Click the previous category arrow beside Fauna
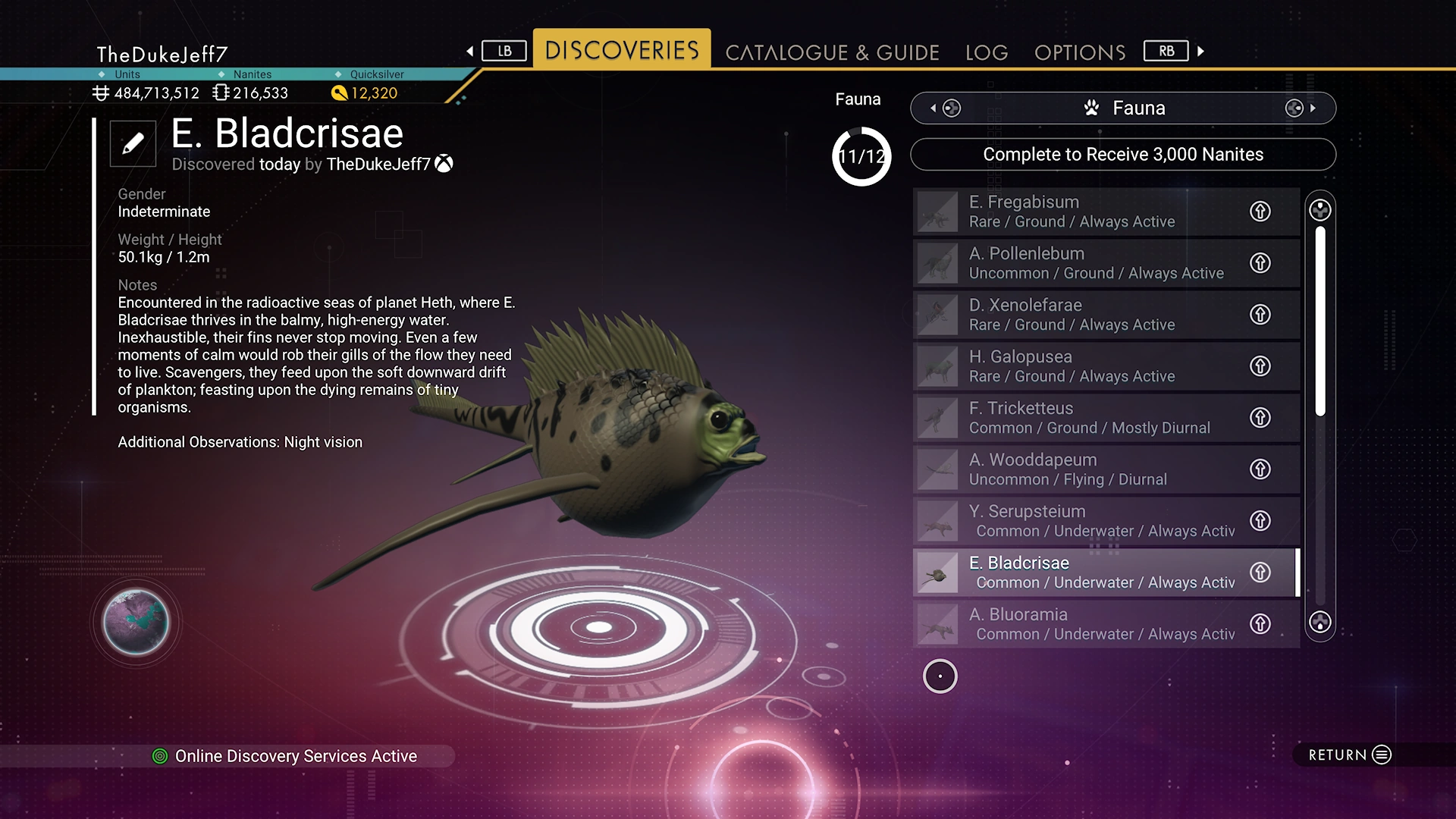 pyautogui.click(x=934, y=108)
